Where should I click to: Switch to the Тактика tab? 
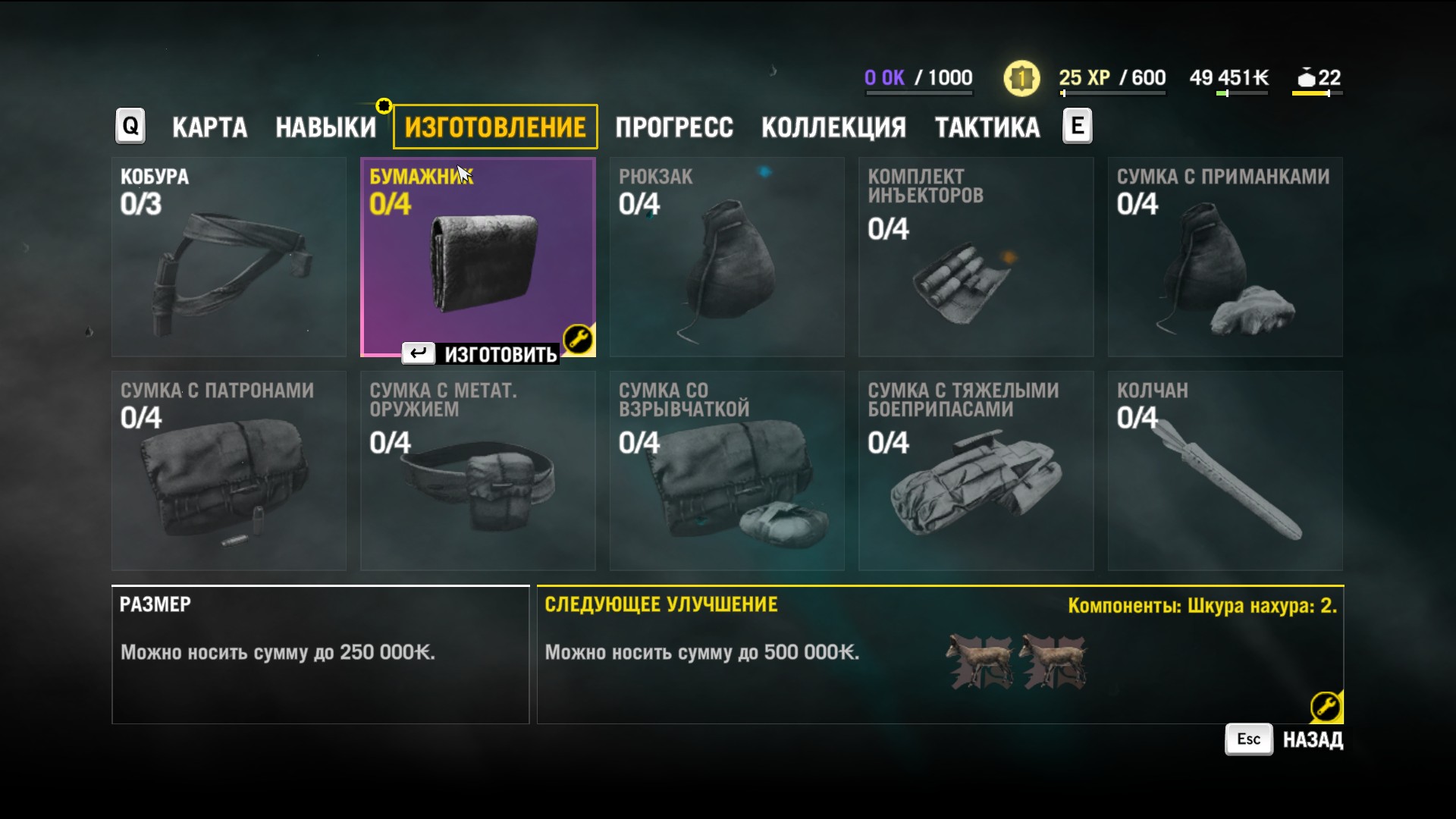click(987, 127)
